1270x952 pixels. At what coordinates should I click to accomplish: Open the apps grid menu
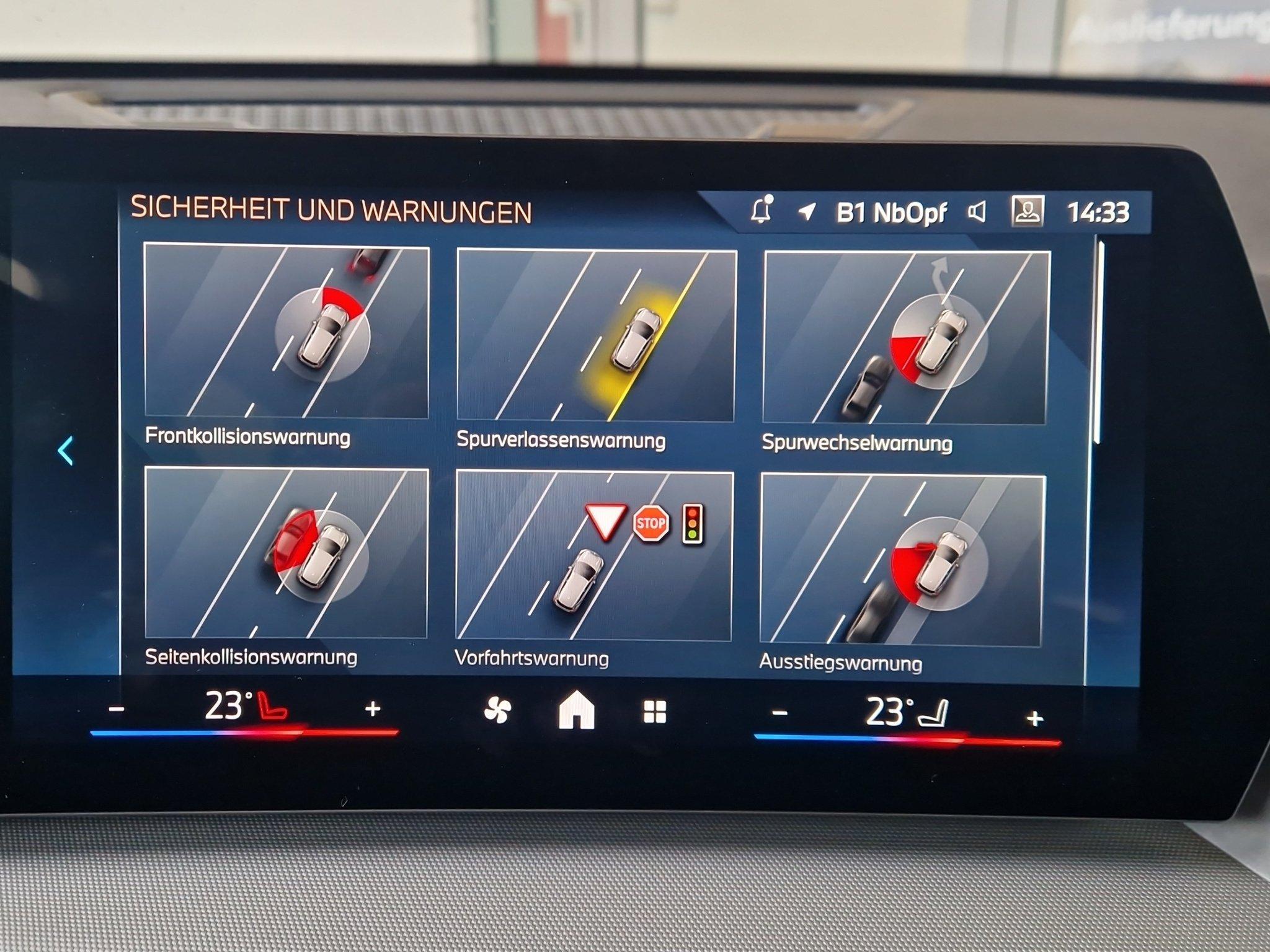pos(655,712)
